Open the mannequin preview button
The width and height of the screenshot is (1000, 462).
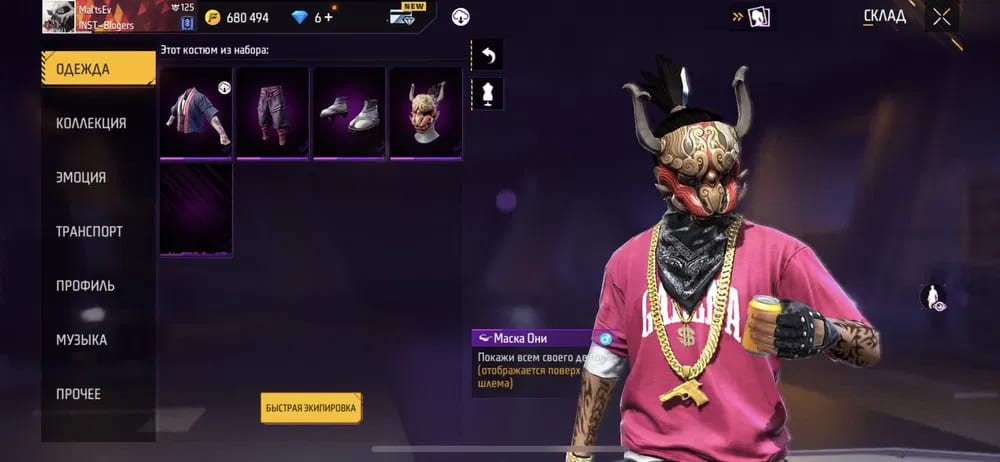click(x=489, y=94)
